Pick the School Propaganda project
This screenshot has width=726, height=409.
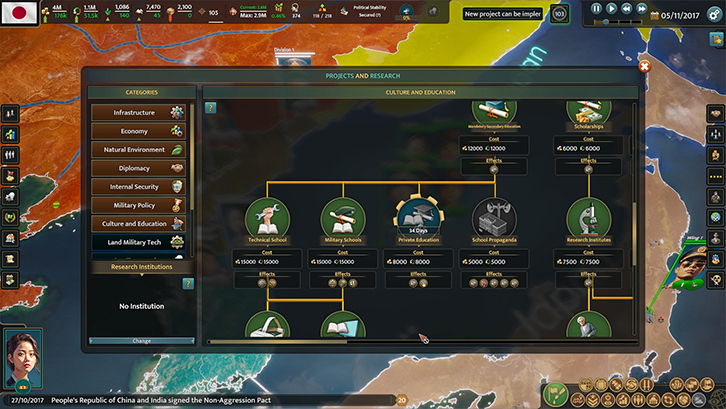coord(495,219)
